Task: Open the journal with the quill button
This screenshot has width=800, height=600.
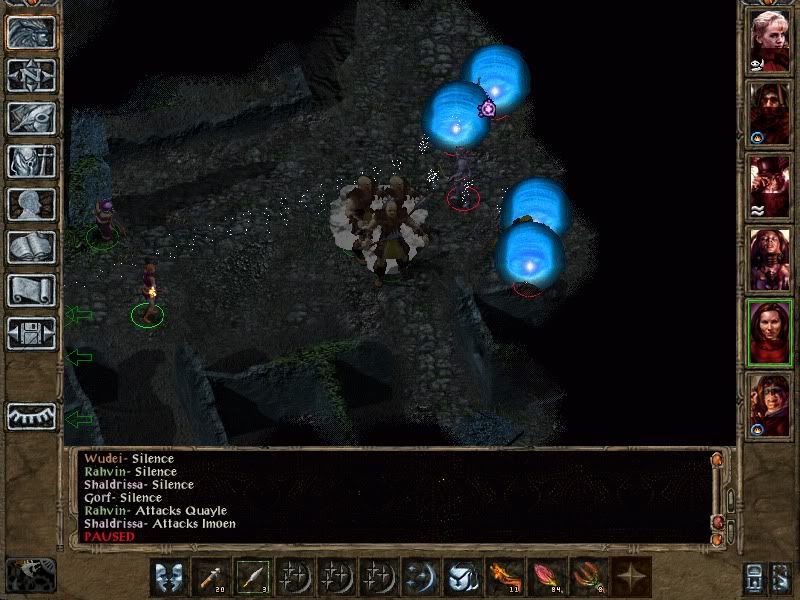Action: [x=31, y=118]
